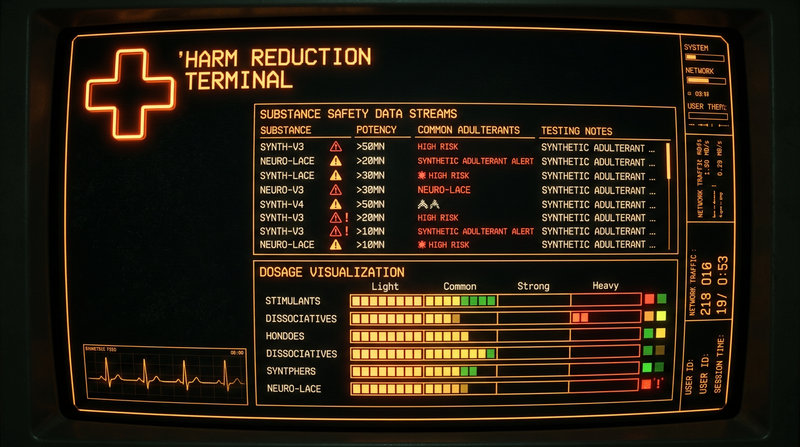This screenshot has height=447, width=800.
Task: Select the SYNTH-LACE substance row
Action: tap(287, 175)
